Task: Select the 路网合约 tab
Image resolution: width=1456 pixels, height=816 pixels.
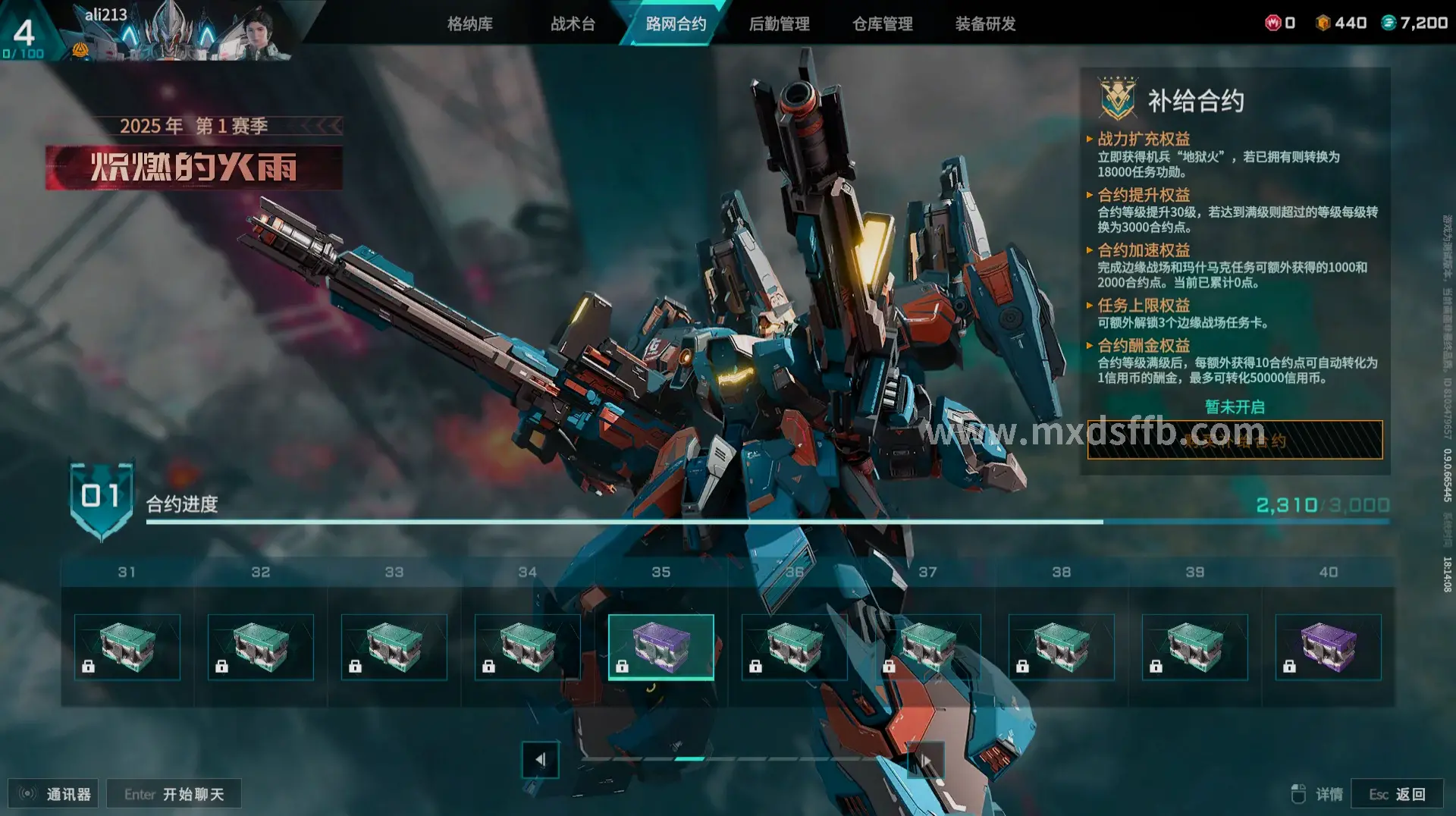Action: point(676,24)
